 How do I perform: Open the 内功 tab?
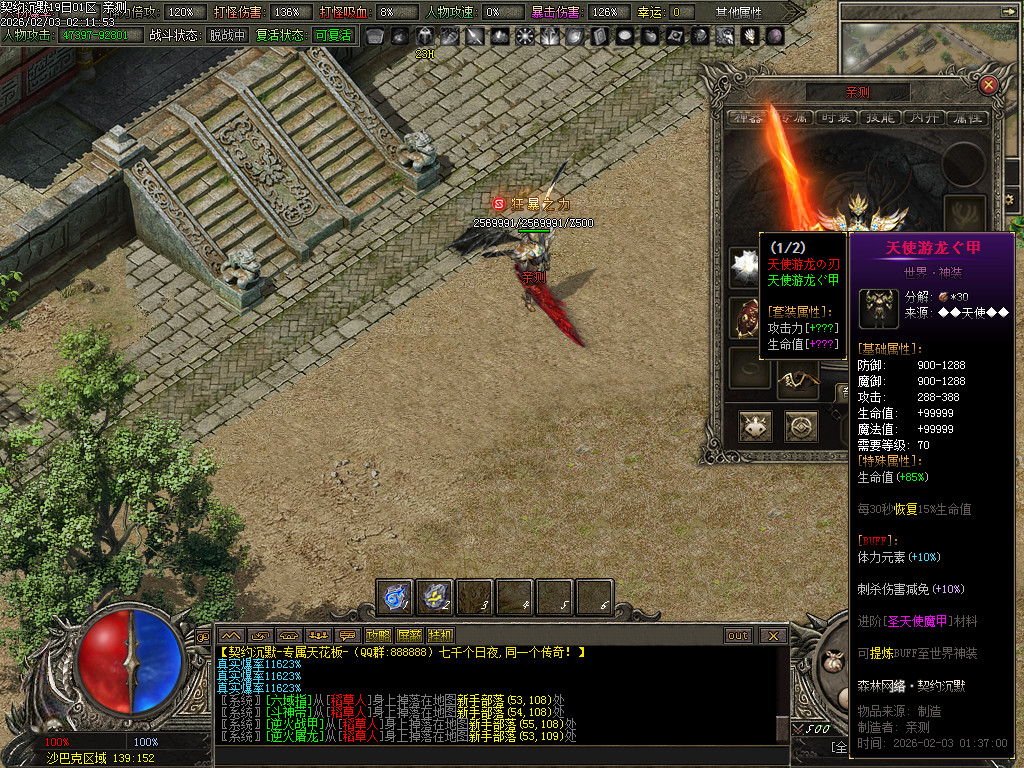(x=924, y=117)
